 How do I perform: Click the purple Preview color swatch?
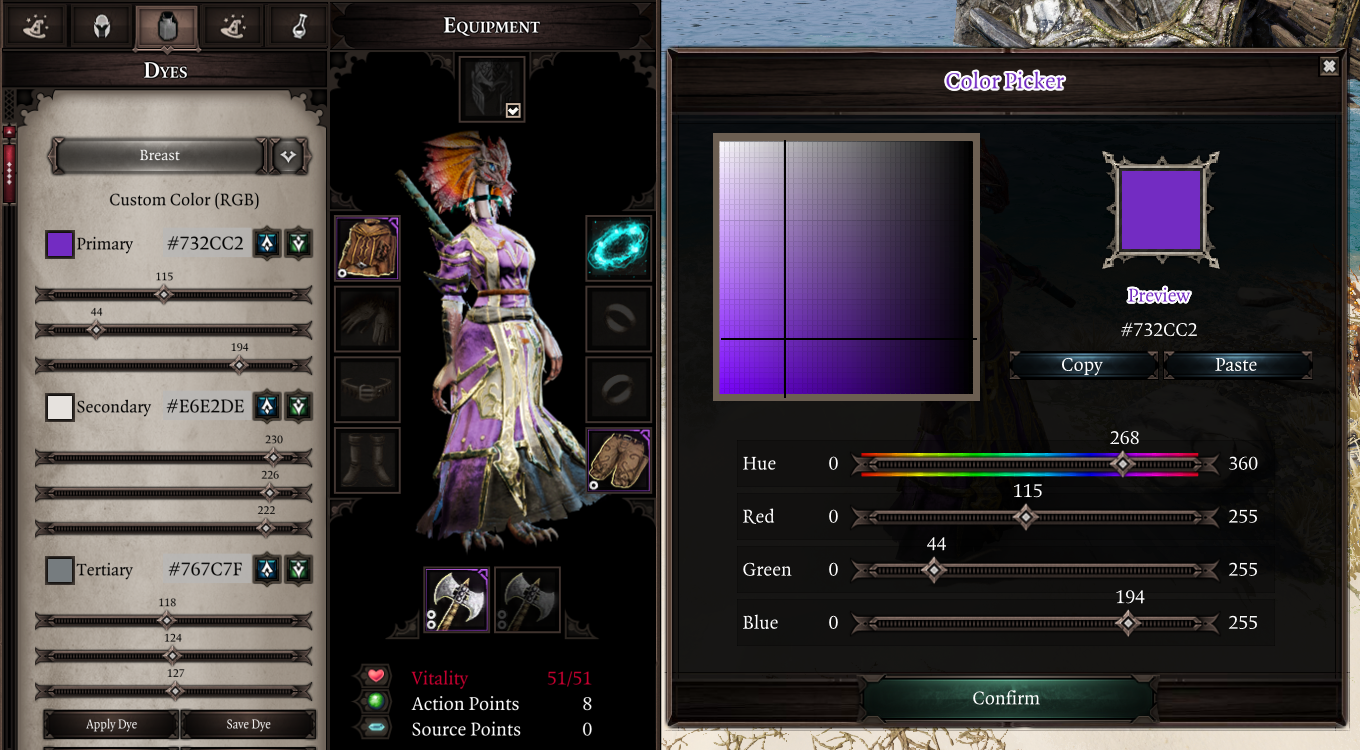(x=1160, y=207)
